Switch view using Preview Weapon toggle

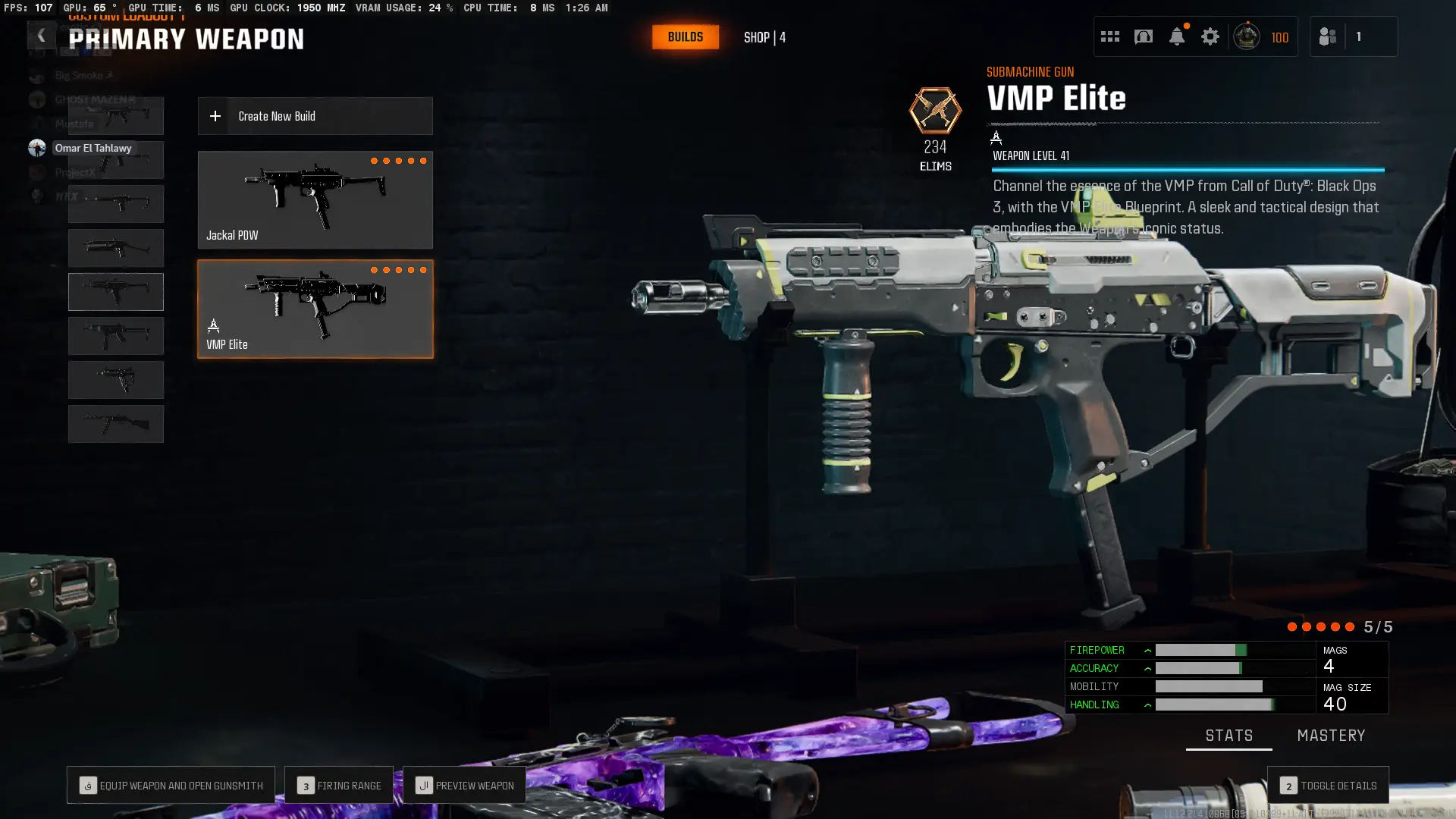[464, 785]
